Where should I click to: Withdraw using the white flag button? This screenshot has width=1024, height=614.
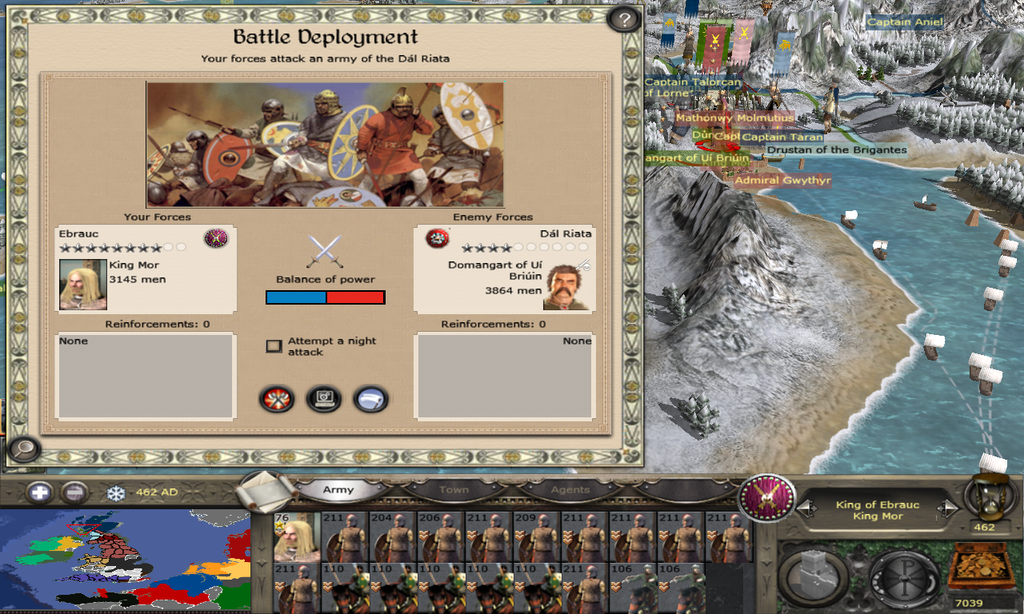click(371, 399)
